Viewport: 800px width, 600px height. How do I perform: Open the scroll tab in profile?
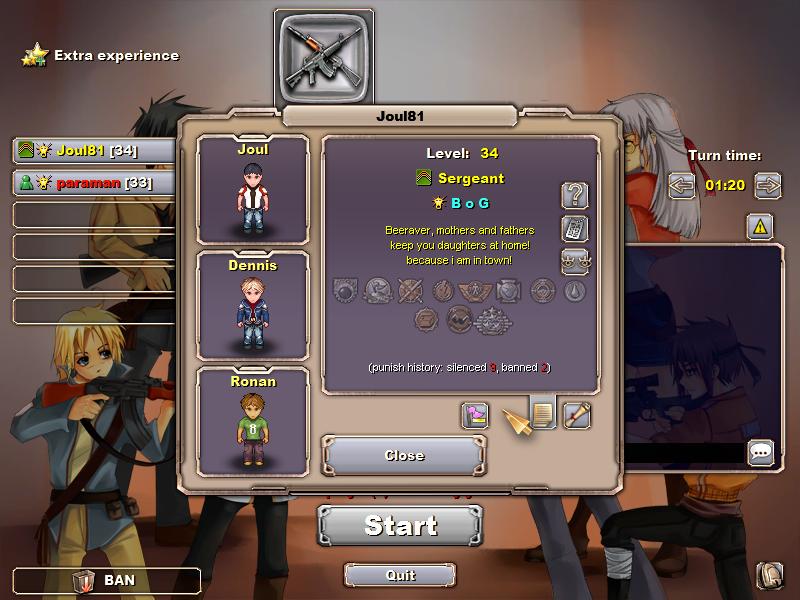(x=577, y=415)
